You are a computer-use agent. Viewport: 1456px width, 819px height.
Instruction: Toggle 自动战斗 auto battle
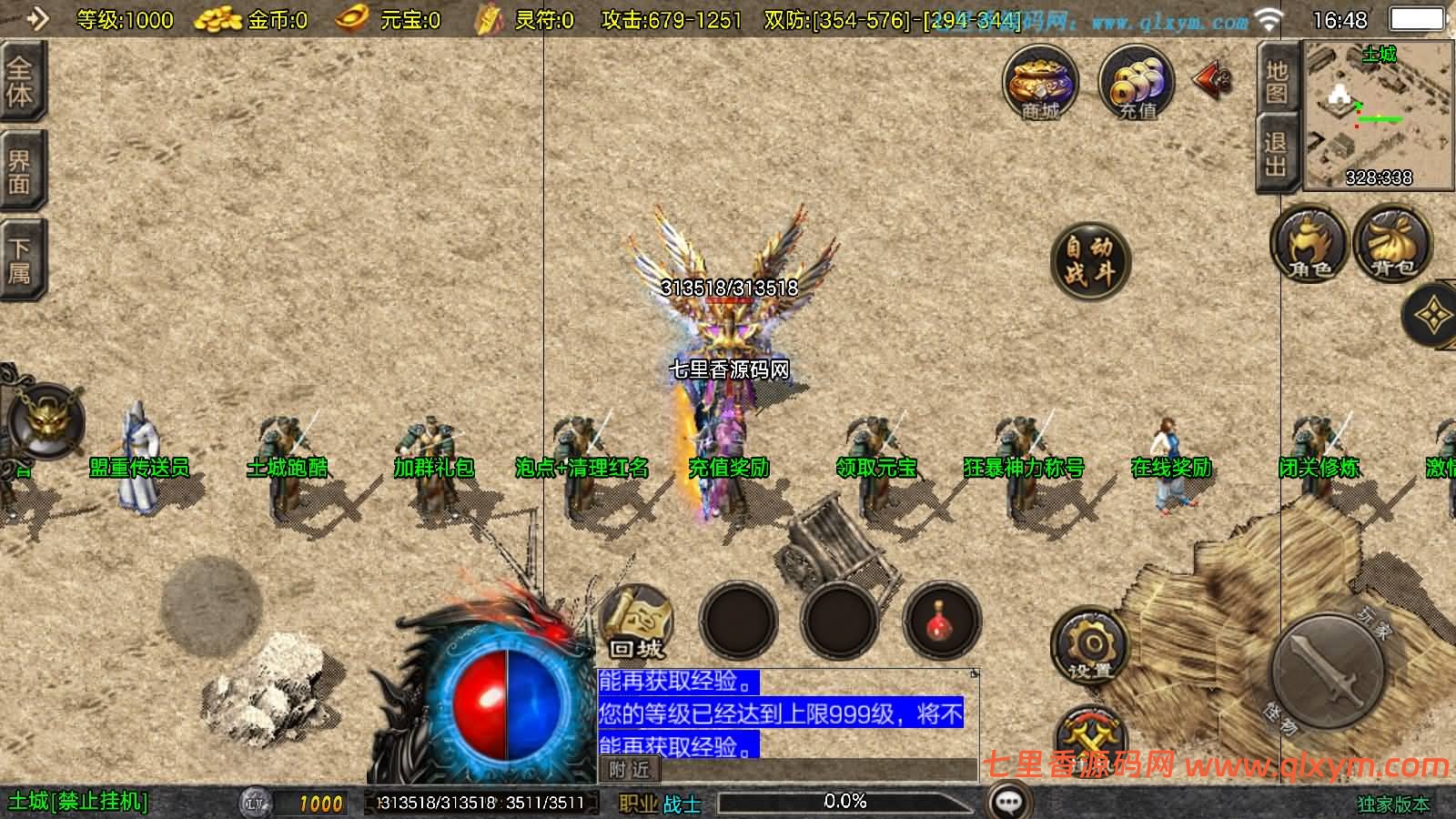(1089, 260)
